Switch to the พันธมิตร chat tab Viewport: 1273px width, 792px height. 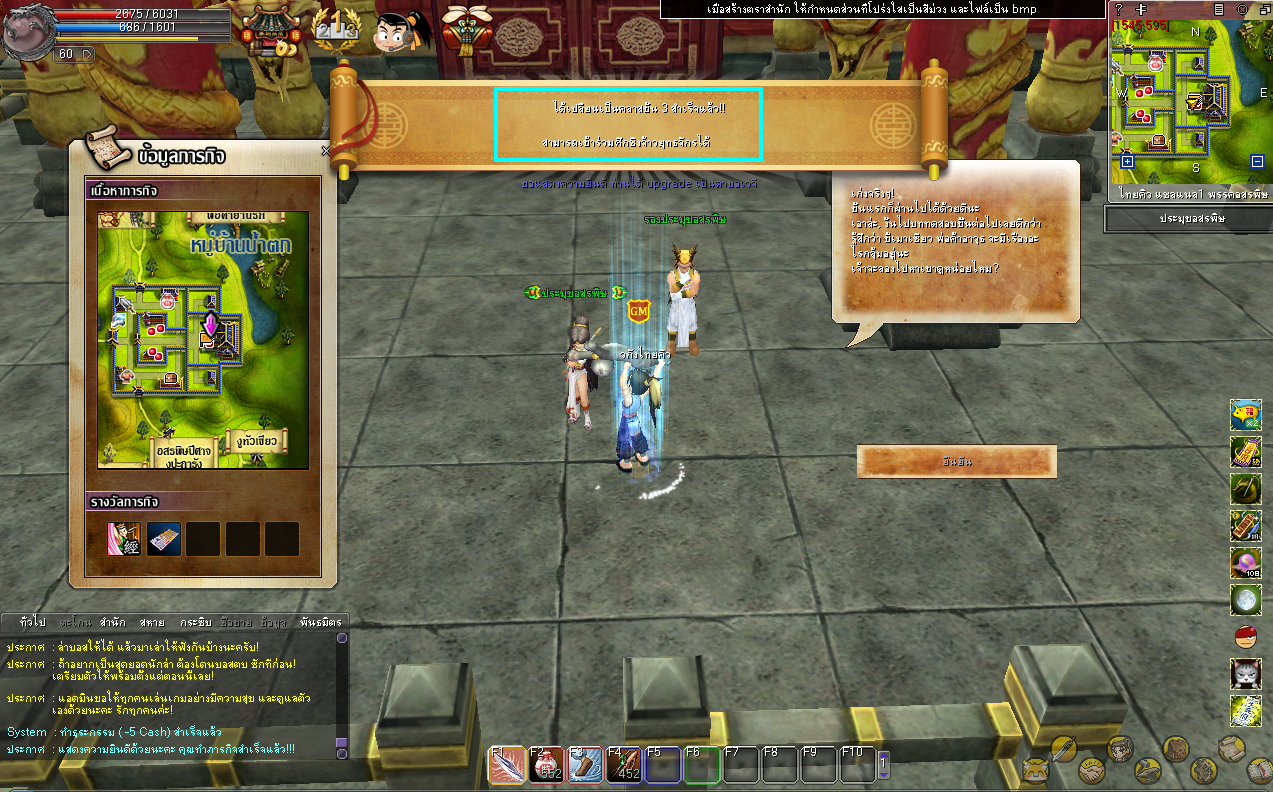click(x=320, y=622)
